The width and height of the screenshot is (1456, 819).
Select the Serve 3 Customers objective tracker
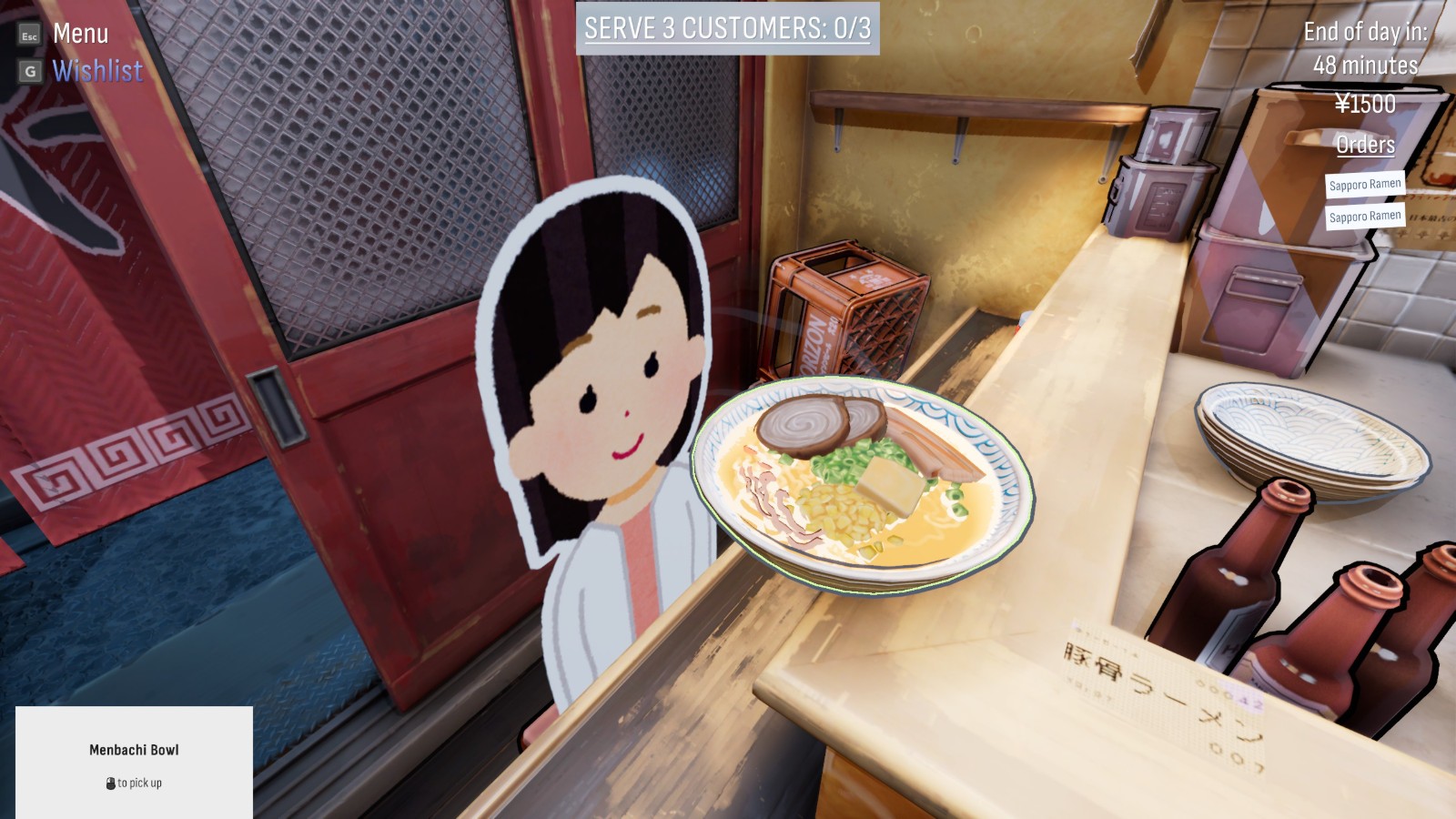click(x=727, y=28)
